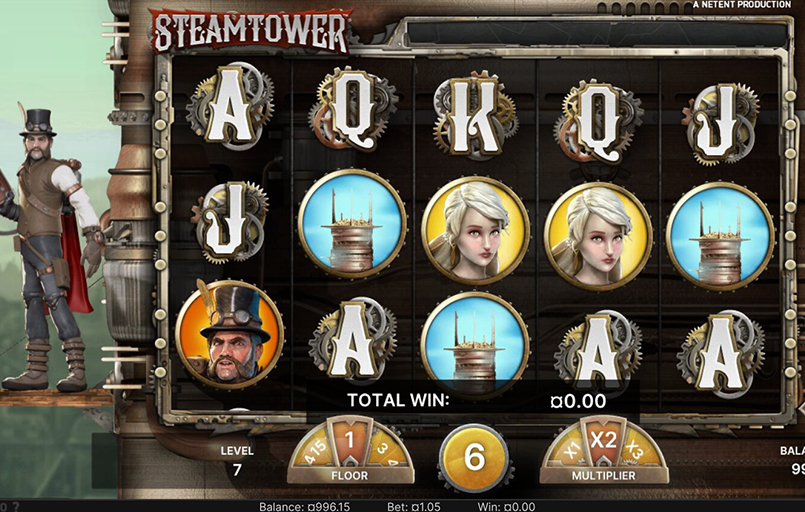This screenshot has width=805, height=512.
Task: Click the round gold button showing 6
Action: (x=473, y=458)
